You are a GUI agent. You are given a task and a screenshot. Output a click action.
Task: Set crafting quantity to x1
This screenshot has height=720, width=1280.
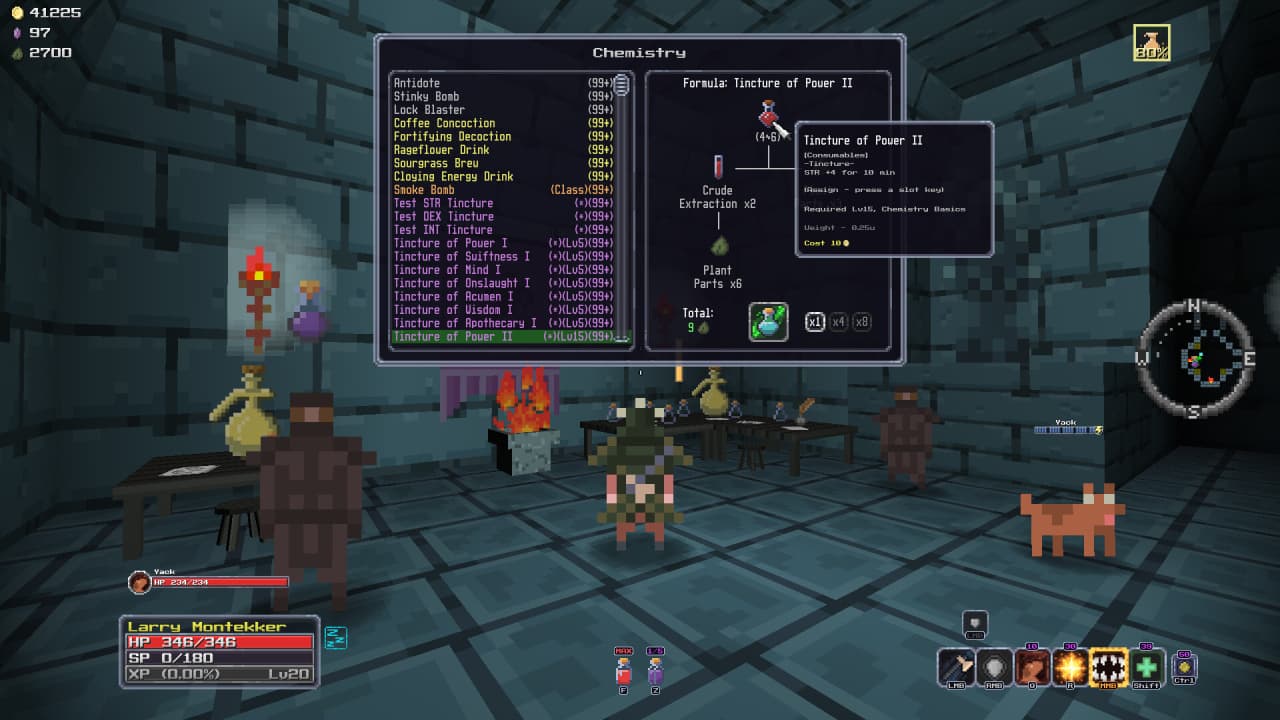[815, 322]
